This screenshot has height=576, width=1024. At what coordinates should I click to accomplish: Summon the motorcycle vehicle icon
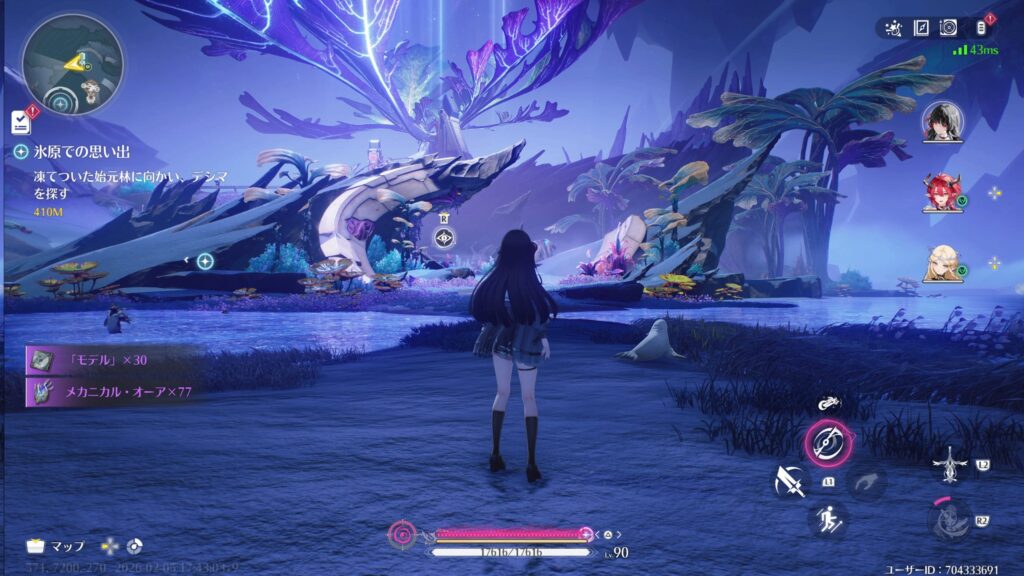(x=828, y=404)
